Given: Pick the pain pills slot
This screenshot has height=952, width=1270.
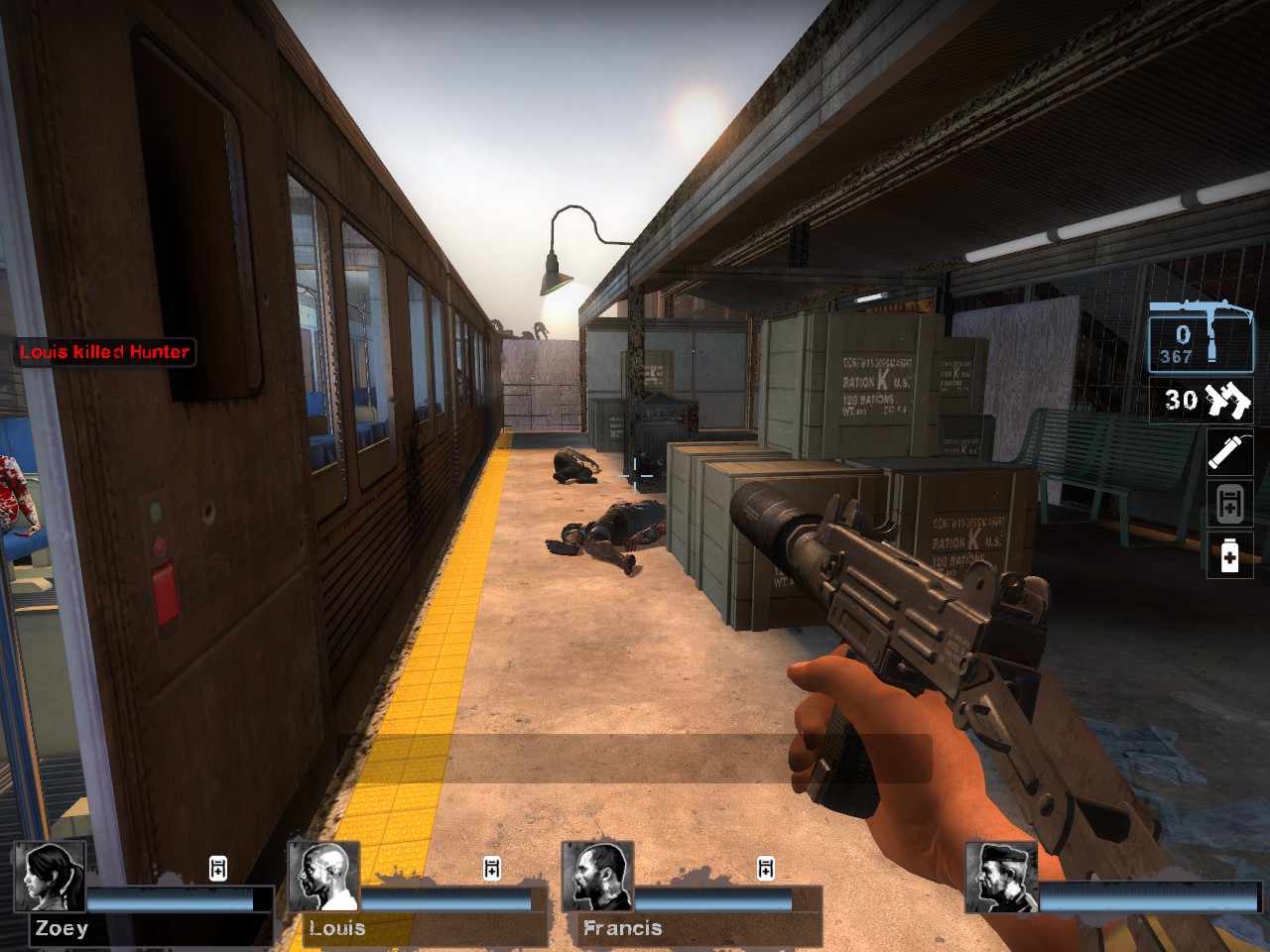Looking at the screenshot, I should pyautogui.click(x=1229, y=555).
